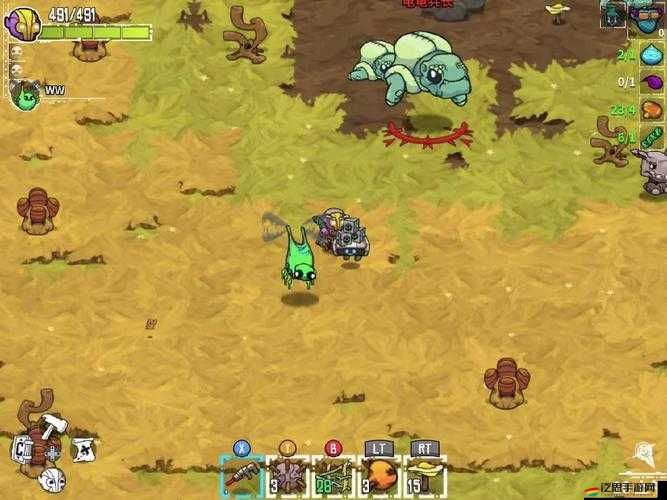Select the wrench tool hotbar slot
This screenshot has height=500, width=667.
click(241, 476)
